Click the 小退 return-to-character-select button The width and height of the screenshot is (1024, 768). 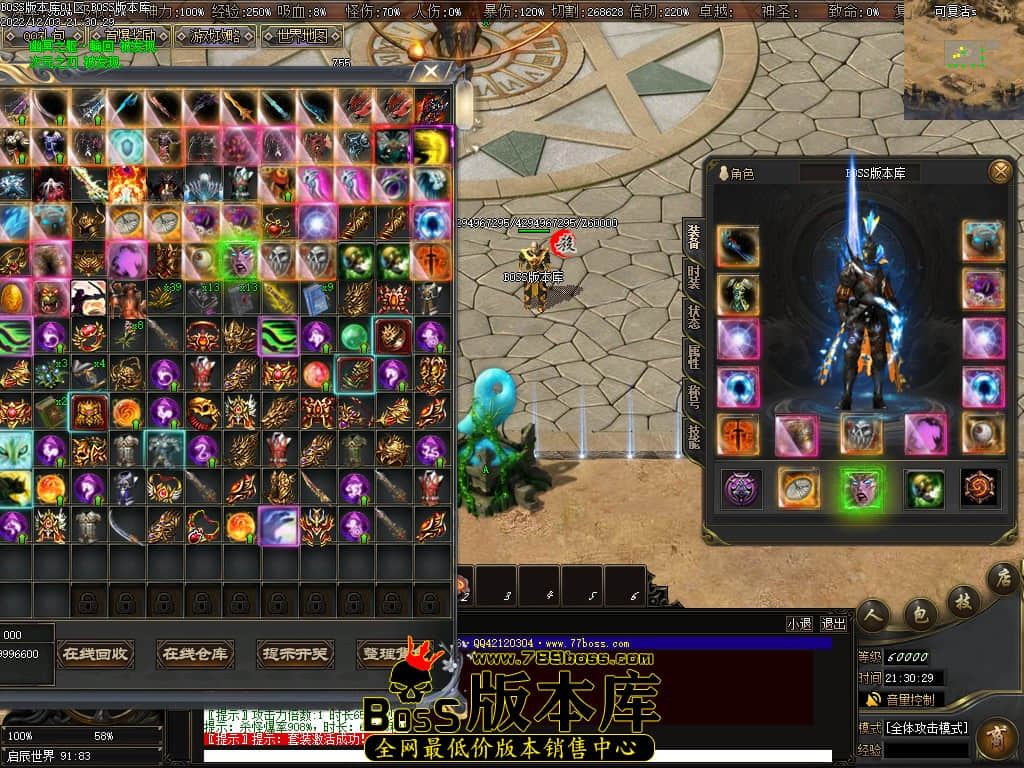799,623
